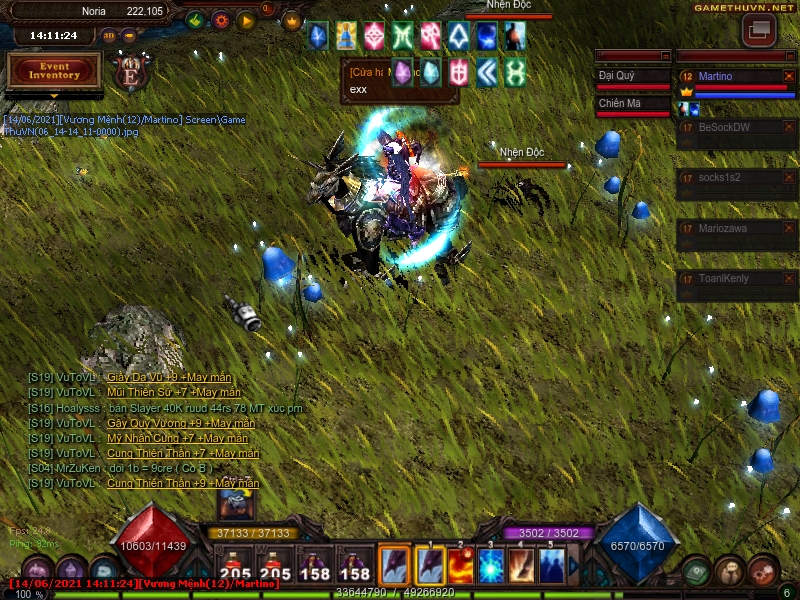Toggle the 3D camera button
800x600 pixels.
(109, 35)
